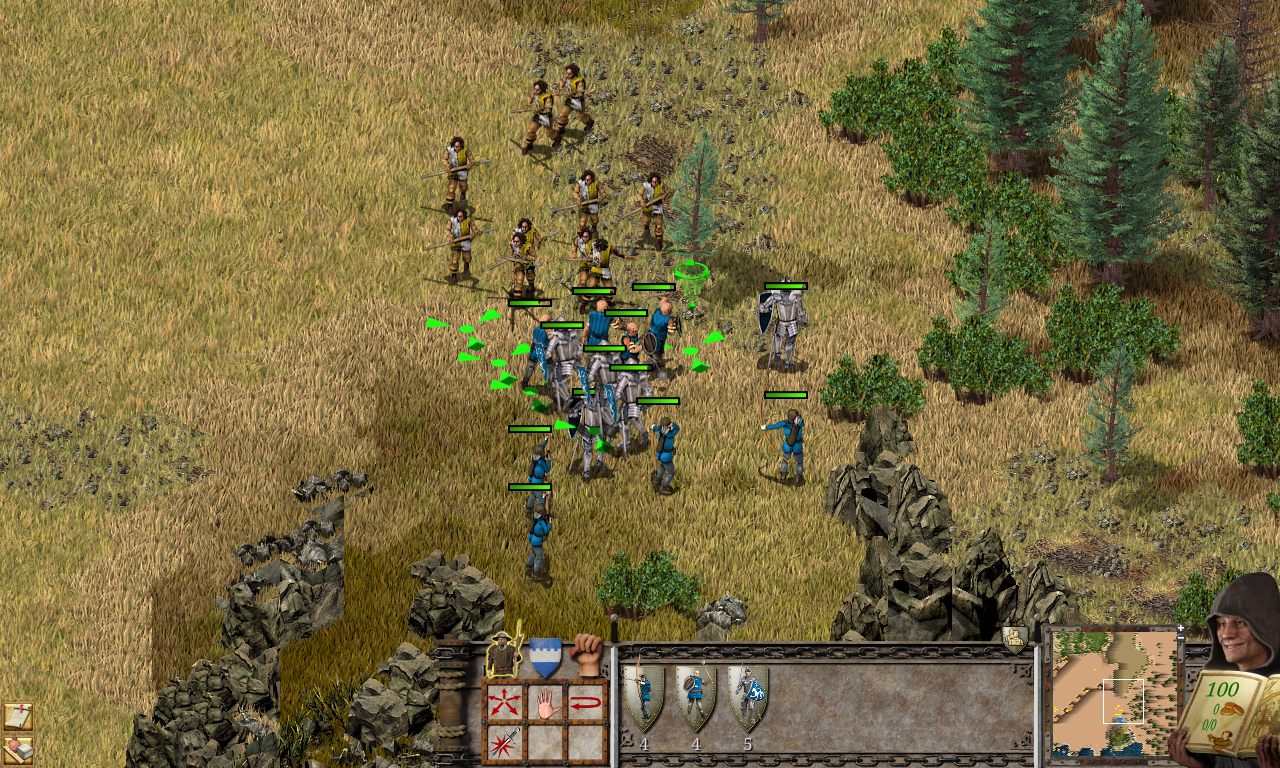The image size is (1280, 768).
Task: Select the archer shield showing count 4
Action: pyautogui.click(x=644, y=695)
